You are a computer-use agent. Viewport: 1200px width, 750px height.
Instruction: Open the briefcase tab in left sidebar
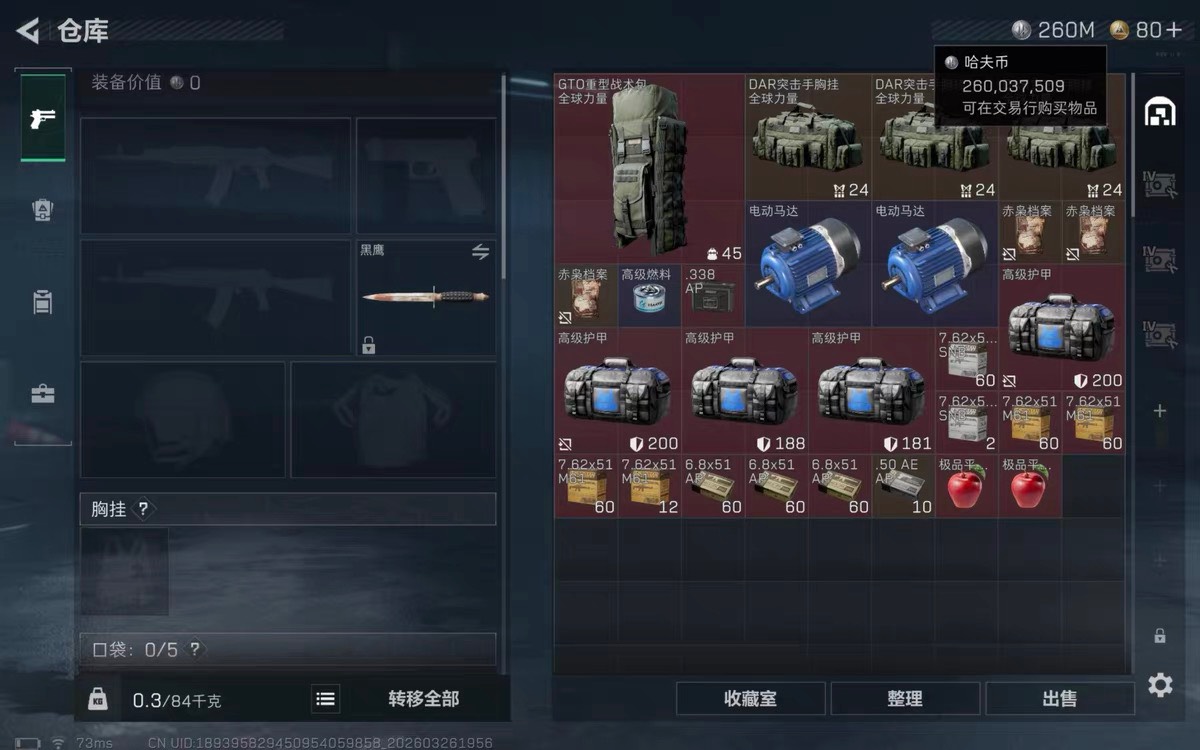[x=43, y=394]
